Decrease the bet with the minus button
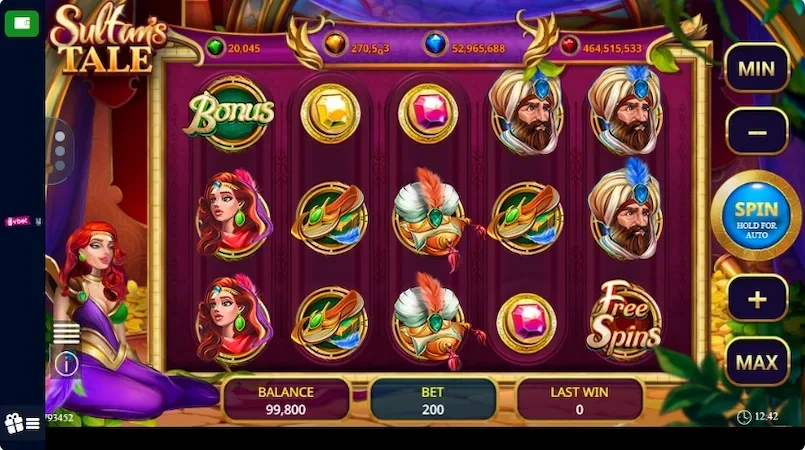This screenshot has width=805, height=450. (x=756, y=131)
